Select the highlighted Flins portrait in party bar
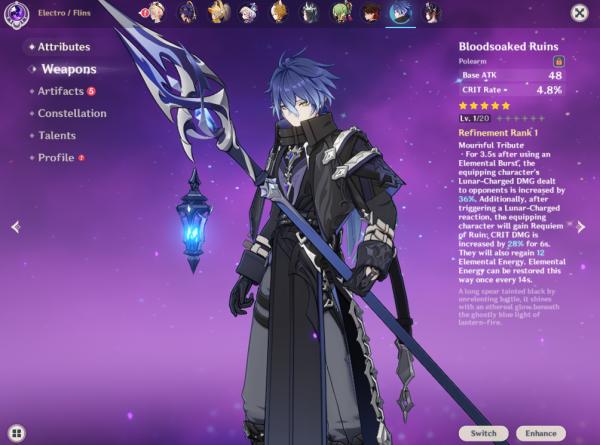Screen dimensions: 600x445 401,12
